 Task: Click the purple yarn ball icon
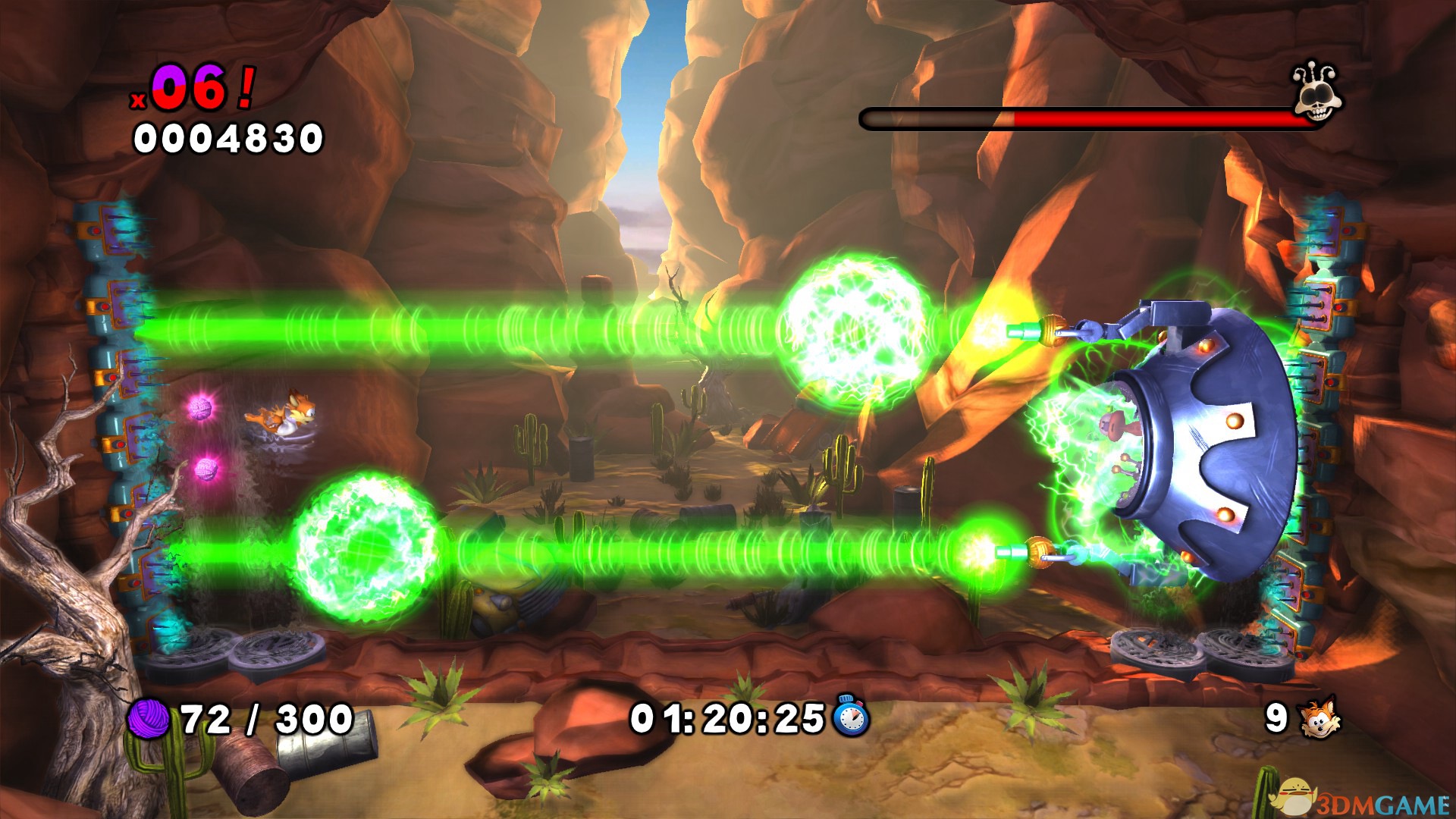(149, 717)
